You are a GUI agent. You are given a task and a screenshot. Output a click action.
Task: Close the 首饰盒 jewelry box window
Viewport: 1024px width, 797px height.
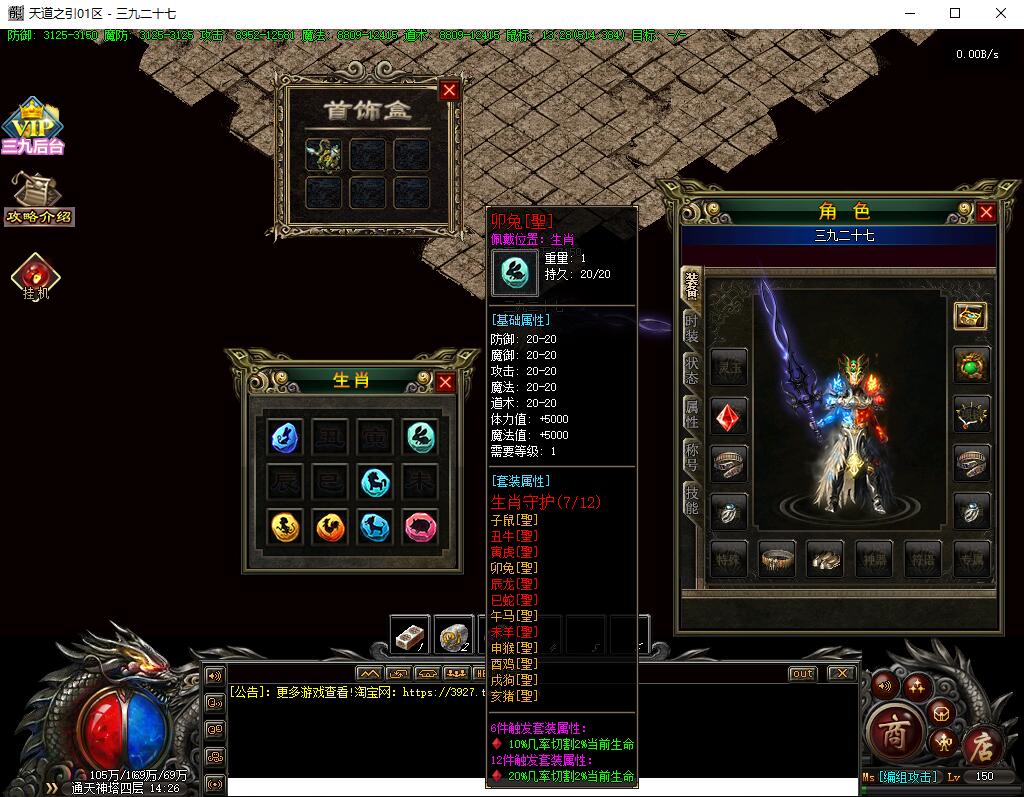(449, 90)
